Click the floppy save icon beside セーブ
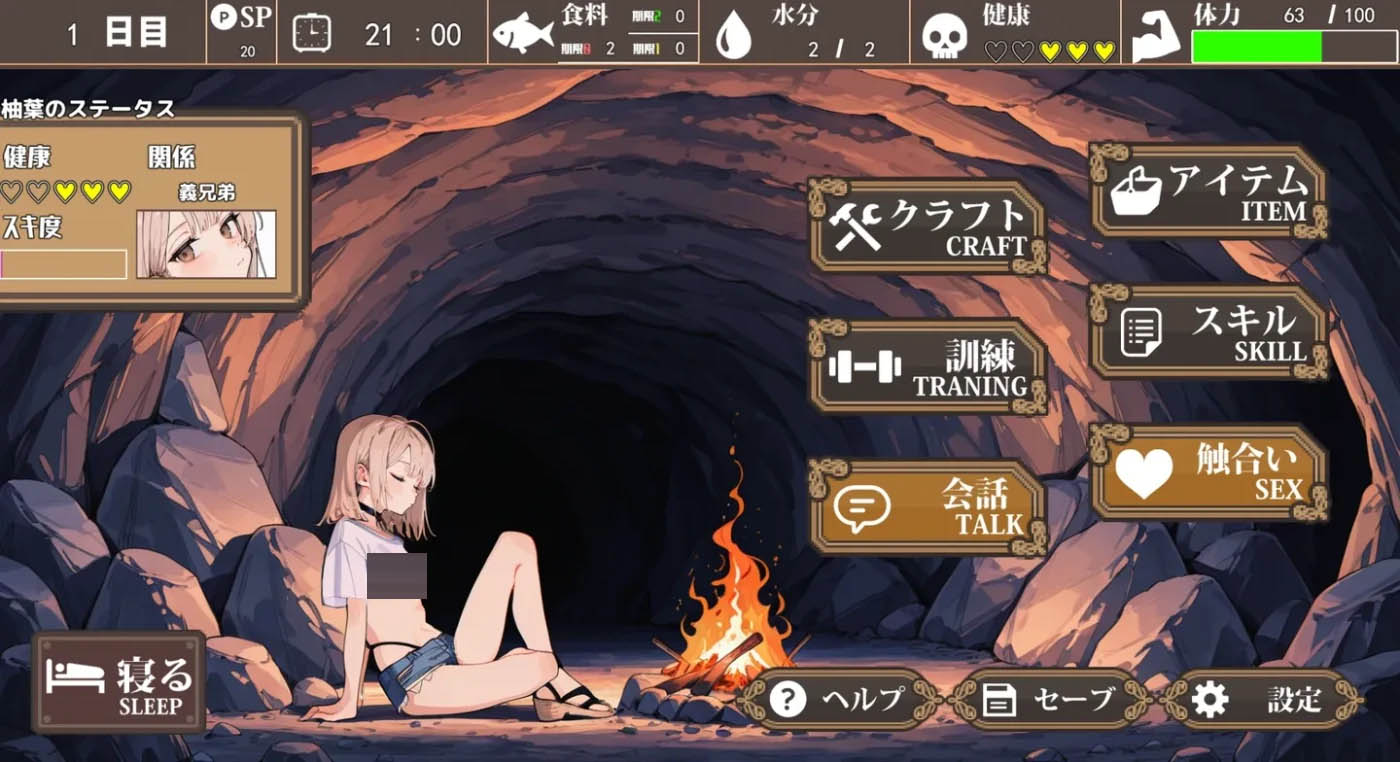 click(999, 700)
